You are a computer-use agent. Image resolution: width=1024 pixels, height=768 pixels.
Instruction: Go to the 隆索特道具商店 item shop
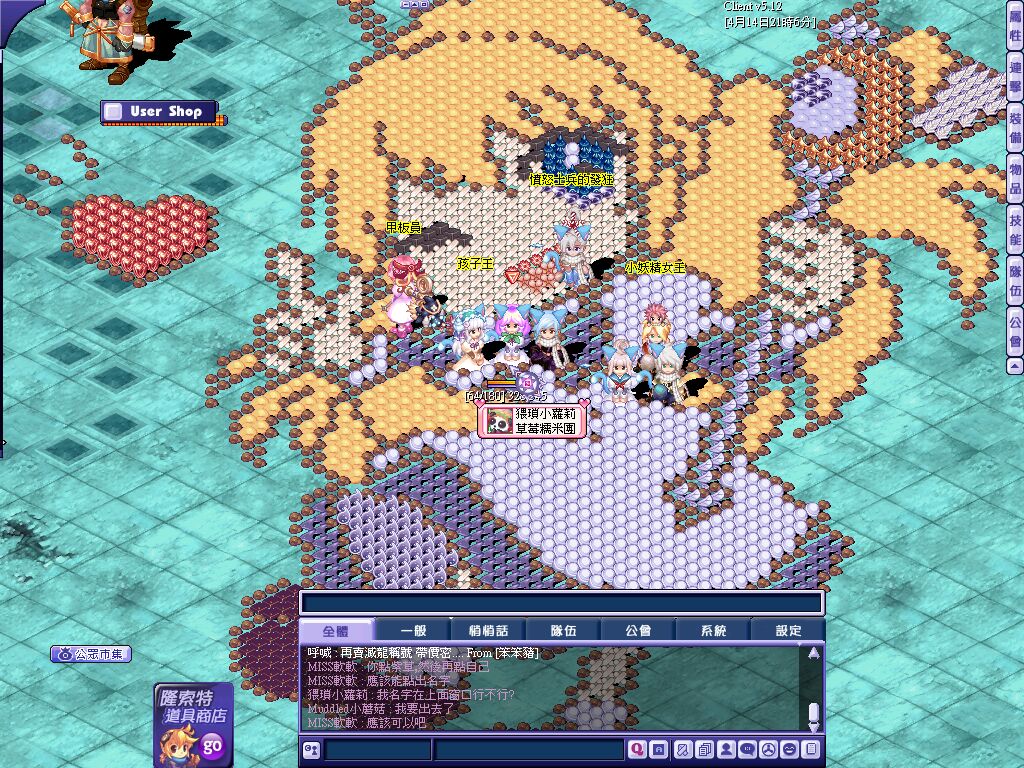click(193, 724)
